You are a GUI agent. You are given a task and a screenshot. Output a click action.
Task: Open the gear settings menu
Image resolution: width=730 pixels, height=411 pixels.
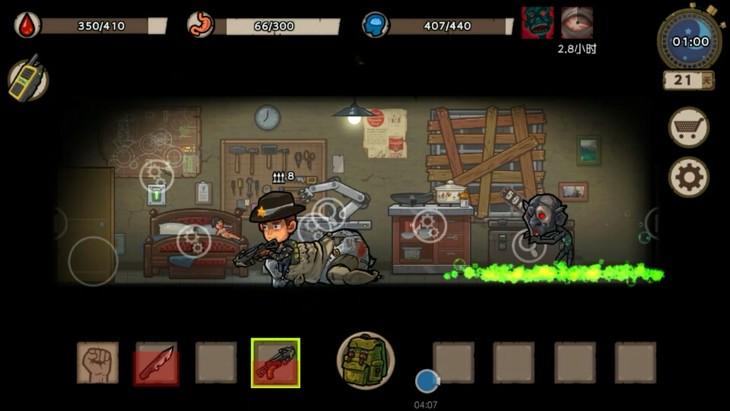click(x=688, y=178)
